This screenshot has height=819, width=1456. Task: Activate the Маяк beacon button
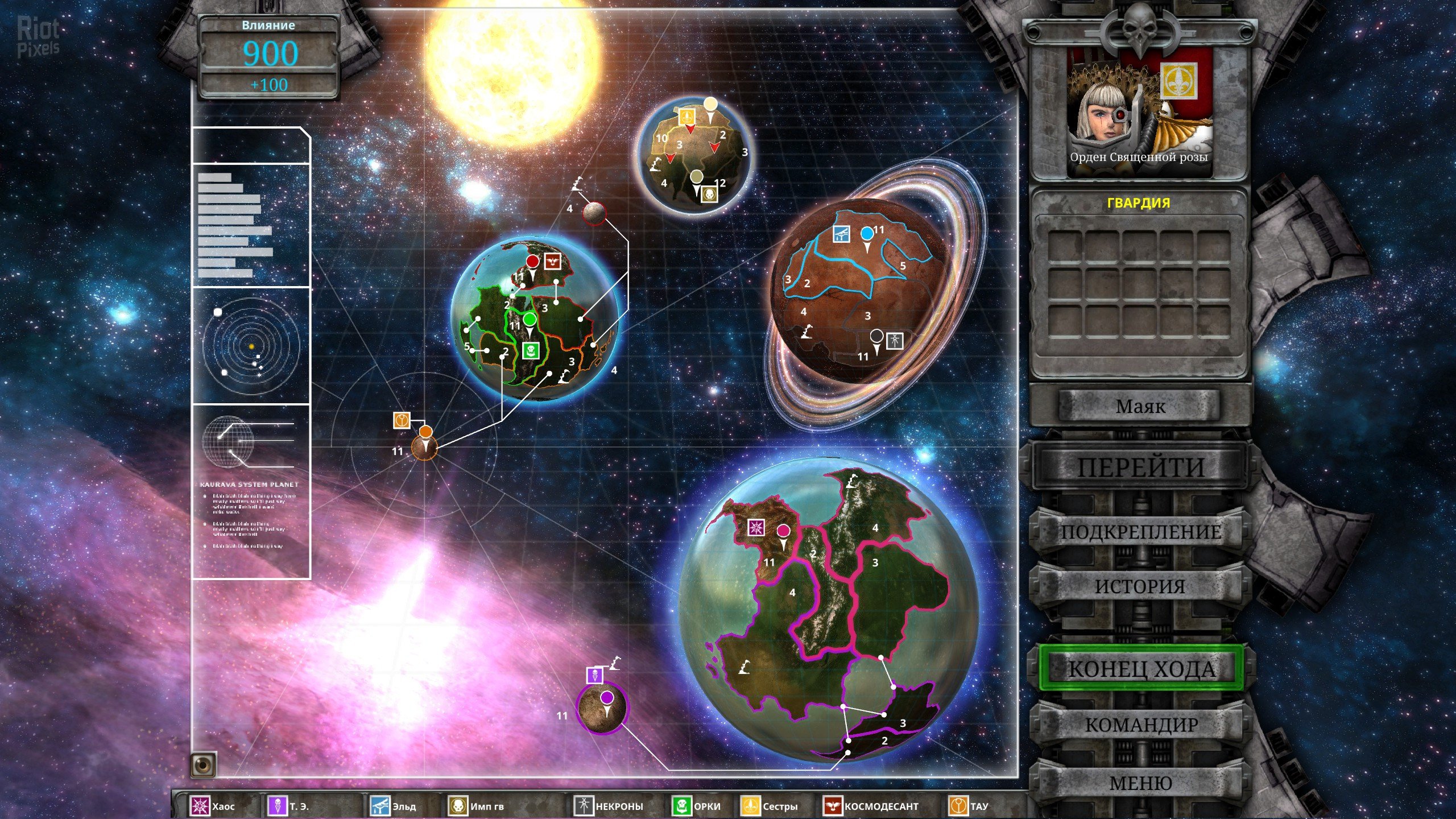point(1140,406)
